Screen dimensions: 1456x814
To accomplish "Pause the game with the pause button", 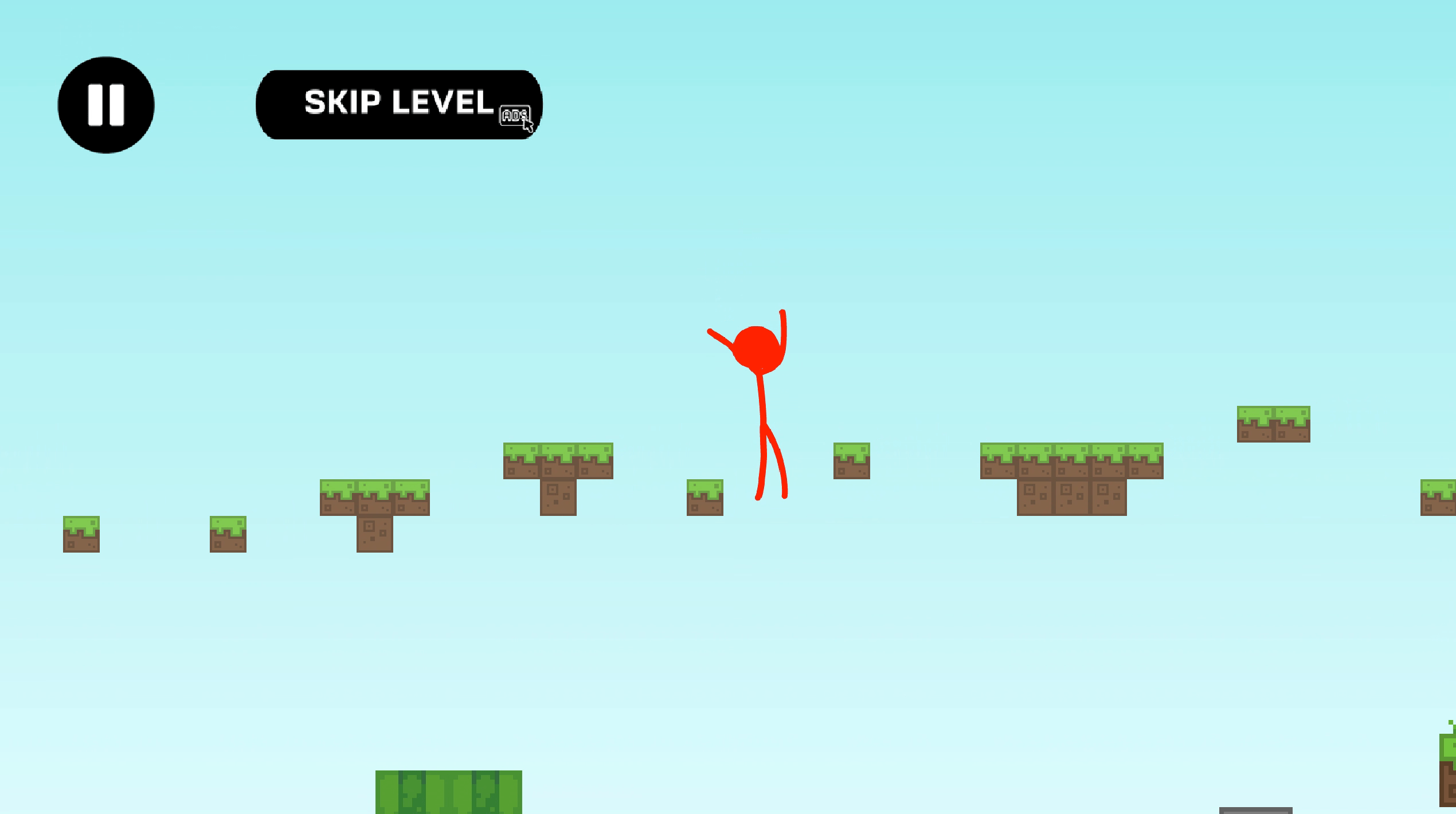I will point(106,105).
